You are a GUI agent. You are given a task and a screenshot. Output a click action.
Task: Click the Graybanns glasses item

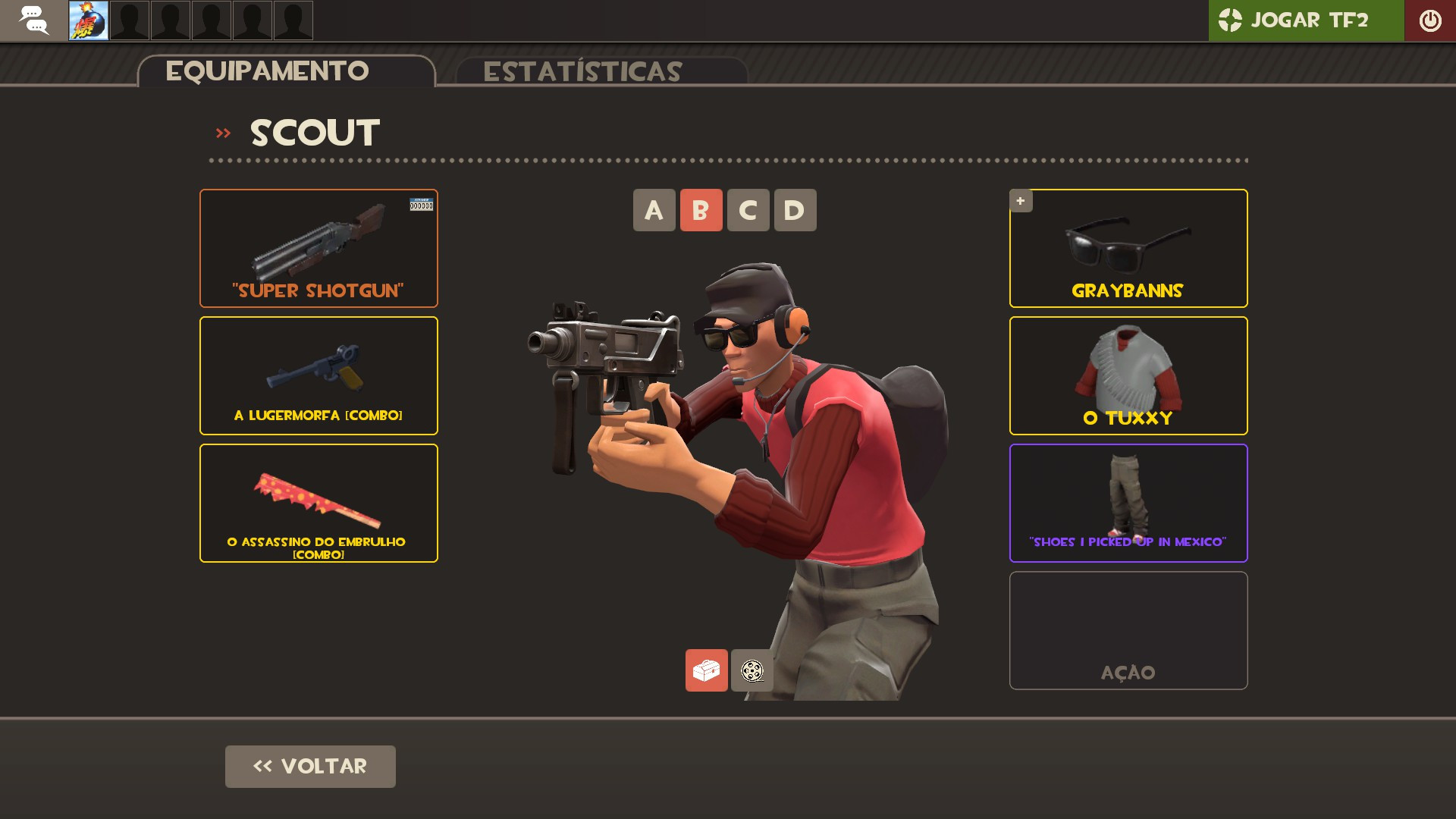point(1128,248)
